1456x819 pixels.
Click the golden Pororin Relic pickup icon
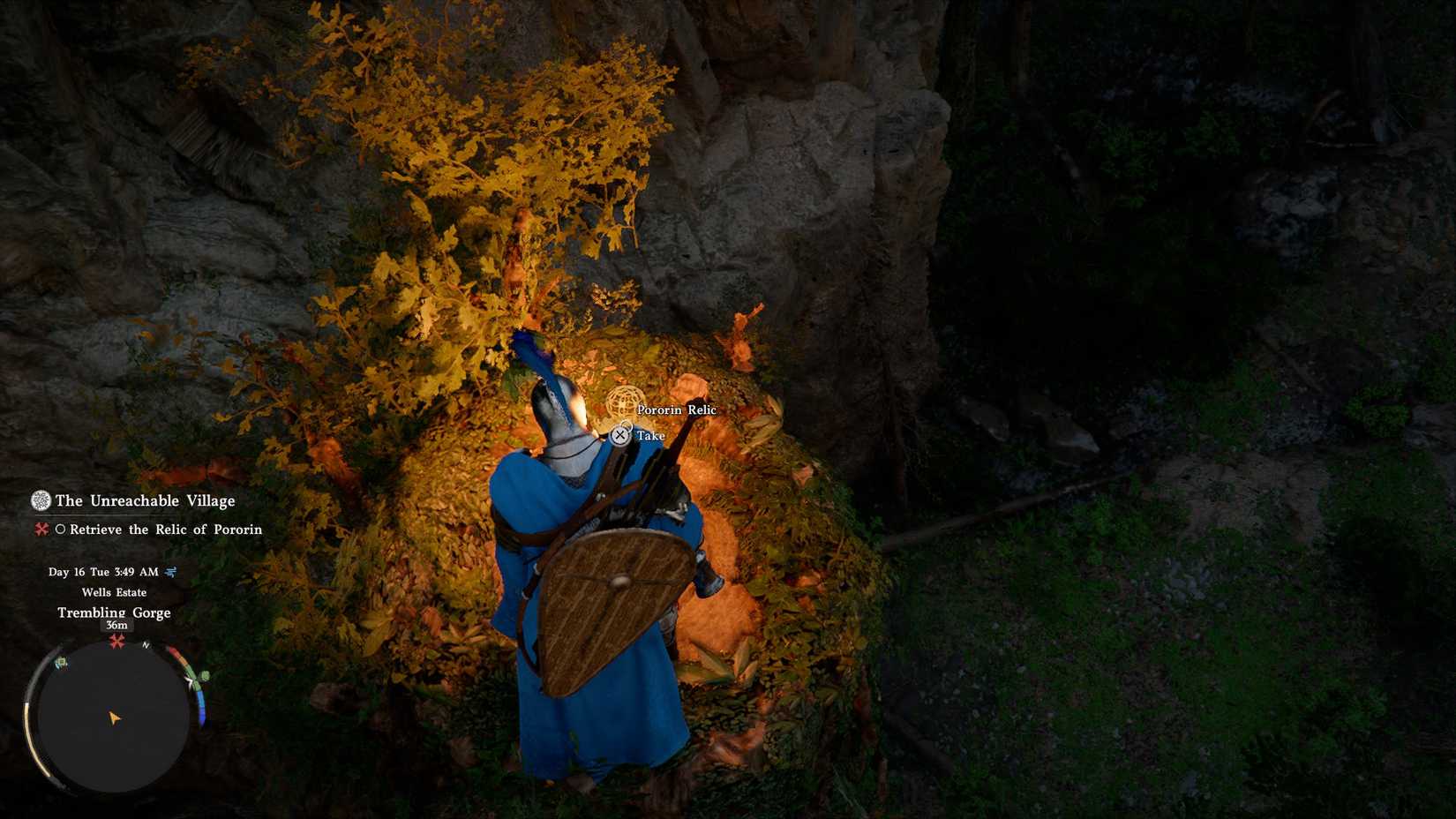626,404
